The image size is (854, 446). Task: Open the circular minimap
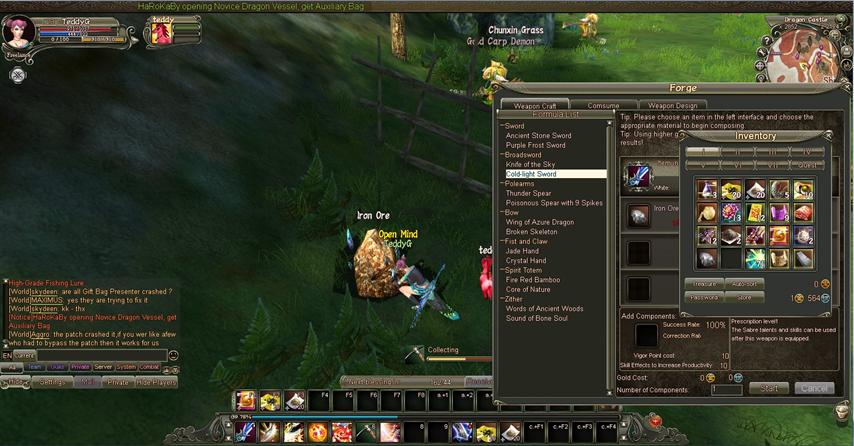(x=803, y=60)
